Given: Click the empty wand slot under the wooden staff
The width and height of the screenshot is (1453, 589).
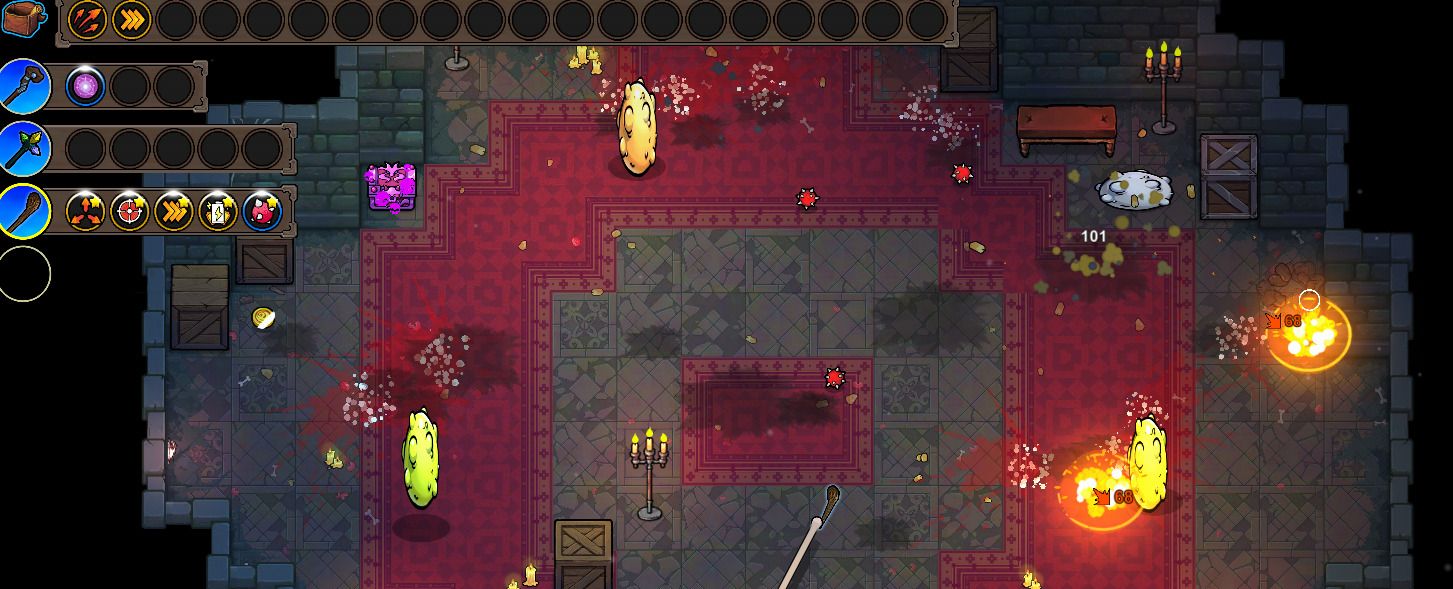Looking at the screenshot, I should [x=24, y=273].
